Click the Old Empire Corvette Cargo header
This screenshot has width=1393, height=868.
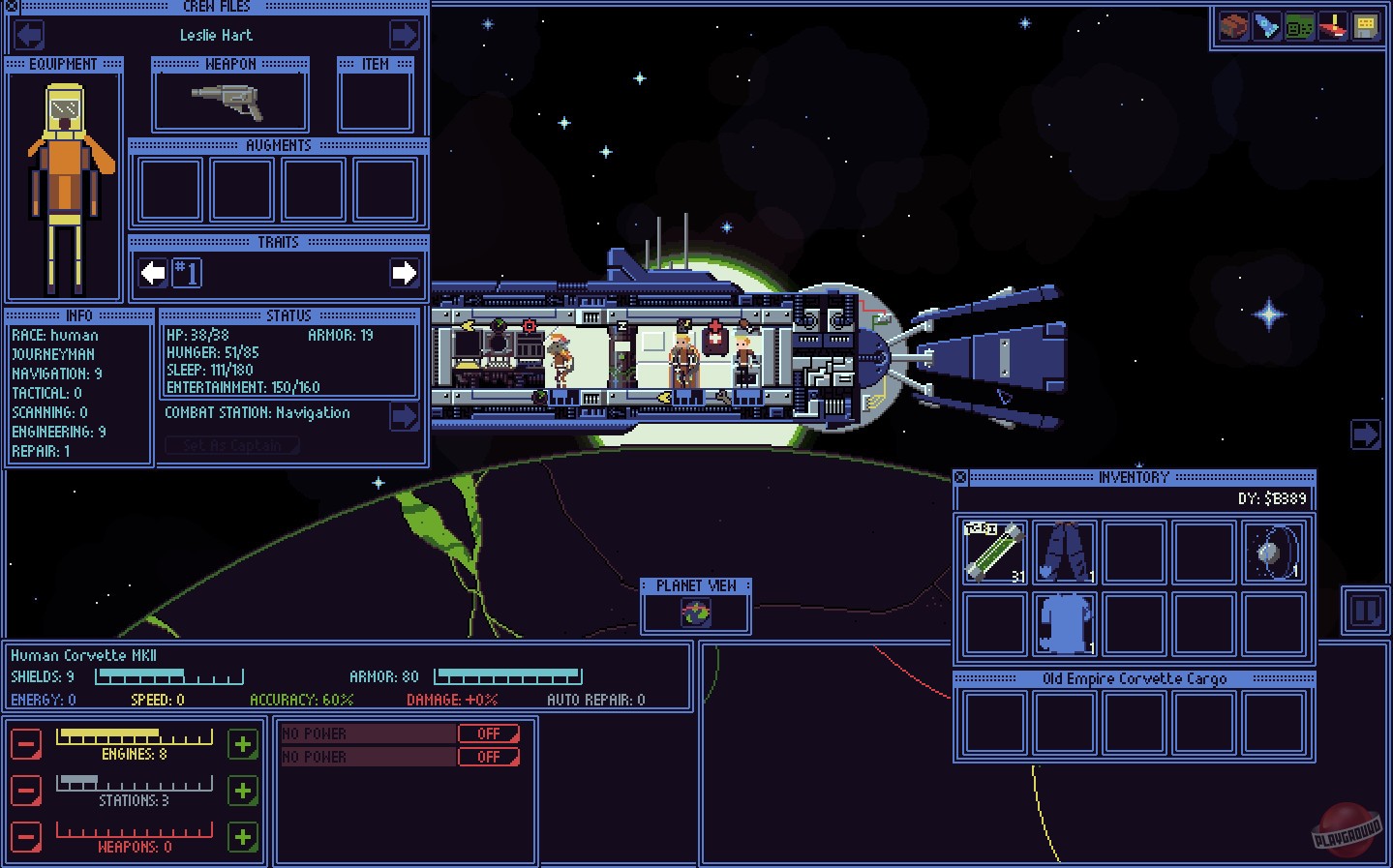click(1134, 678)
